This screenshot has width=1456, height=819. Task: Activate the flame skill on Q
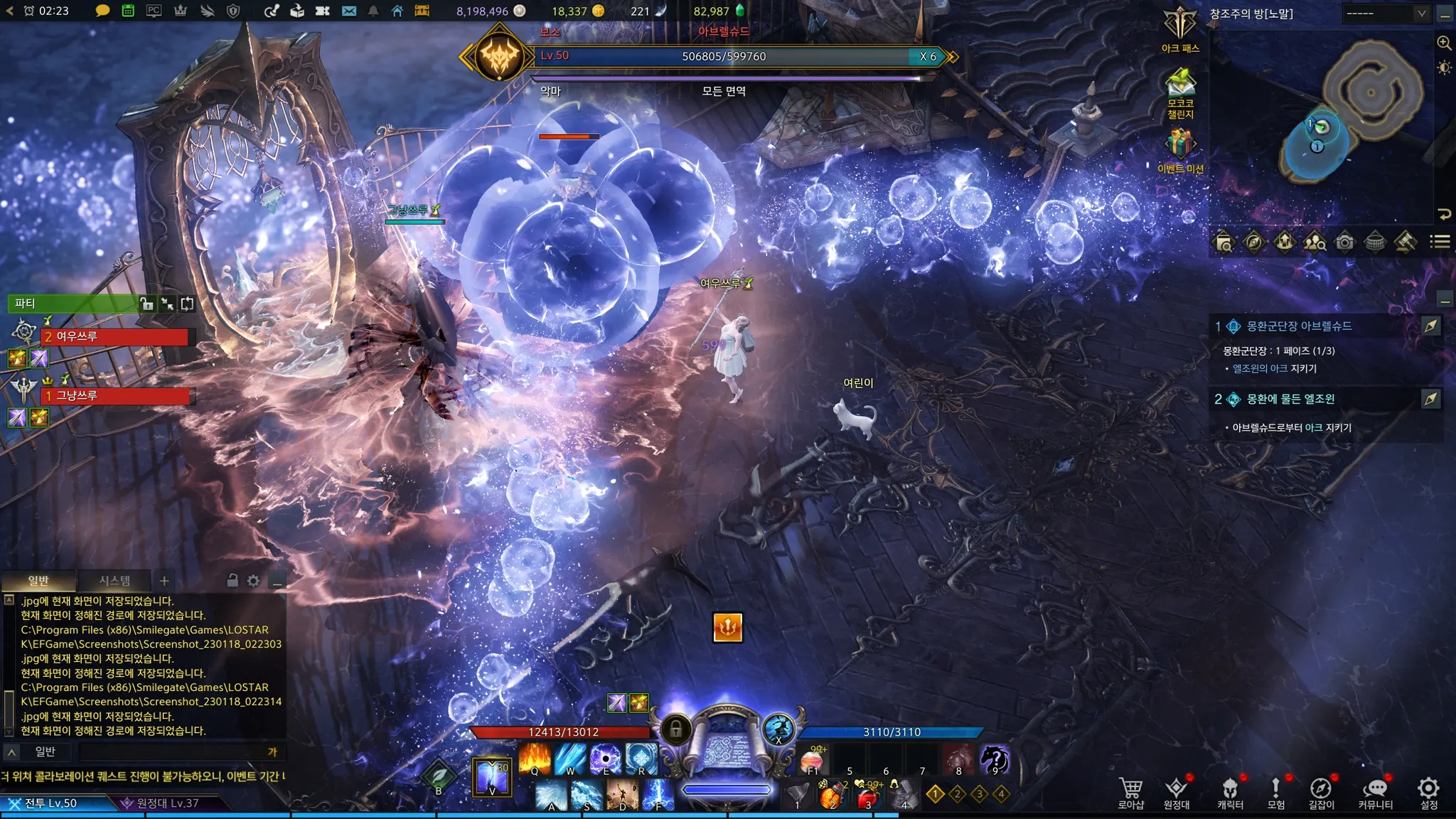click(535, 759)
